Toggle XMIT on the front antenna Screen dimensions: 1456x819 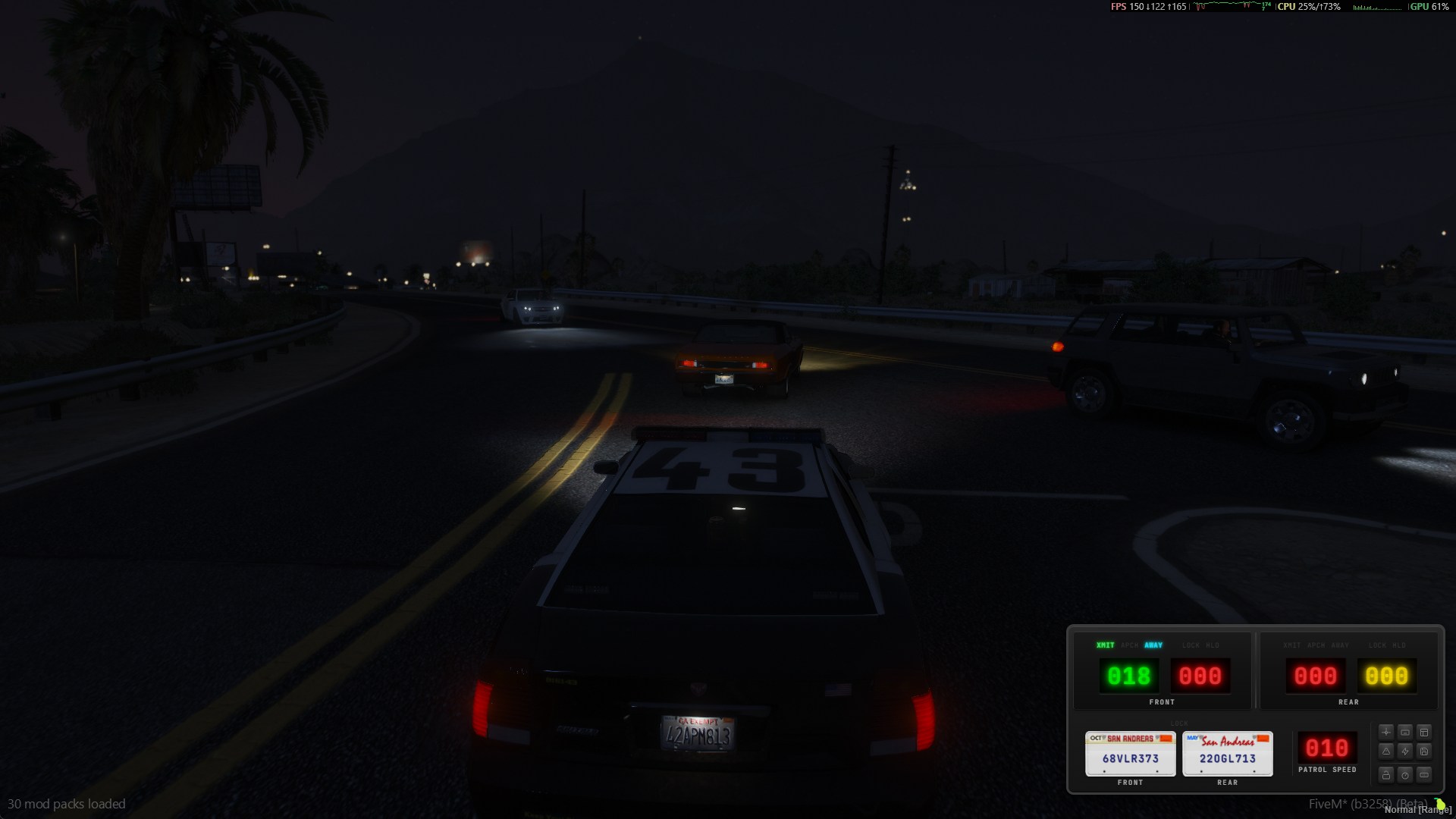tap(1106, 645)
